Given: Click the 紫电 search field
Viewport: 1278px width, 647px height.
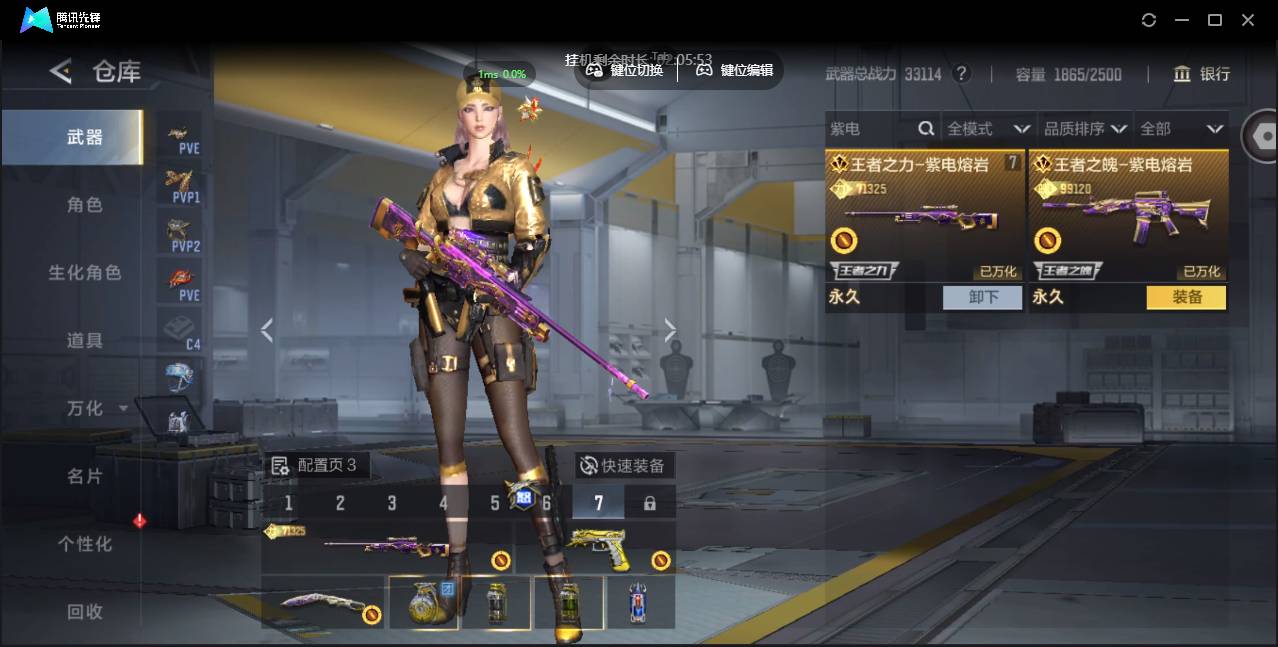Looking at the screenshot, I should (870, 129).
